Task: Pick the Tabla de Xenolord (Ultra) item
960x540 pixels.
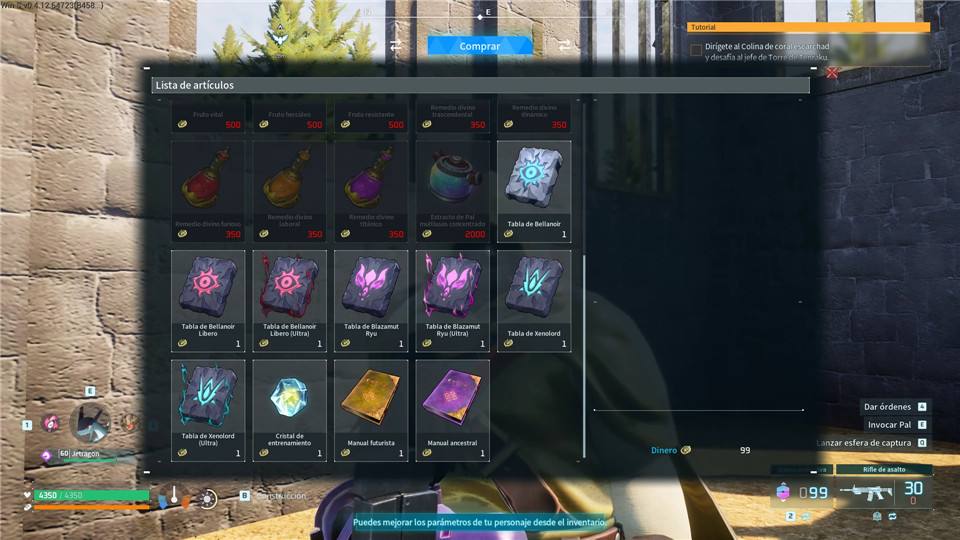Action: [208, 410]
